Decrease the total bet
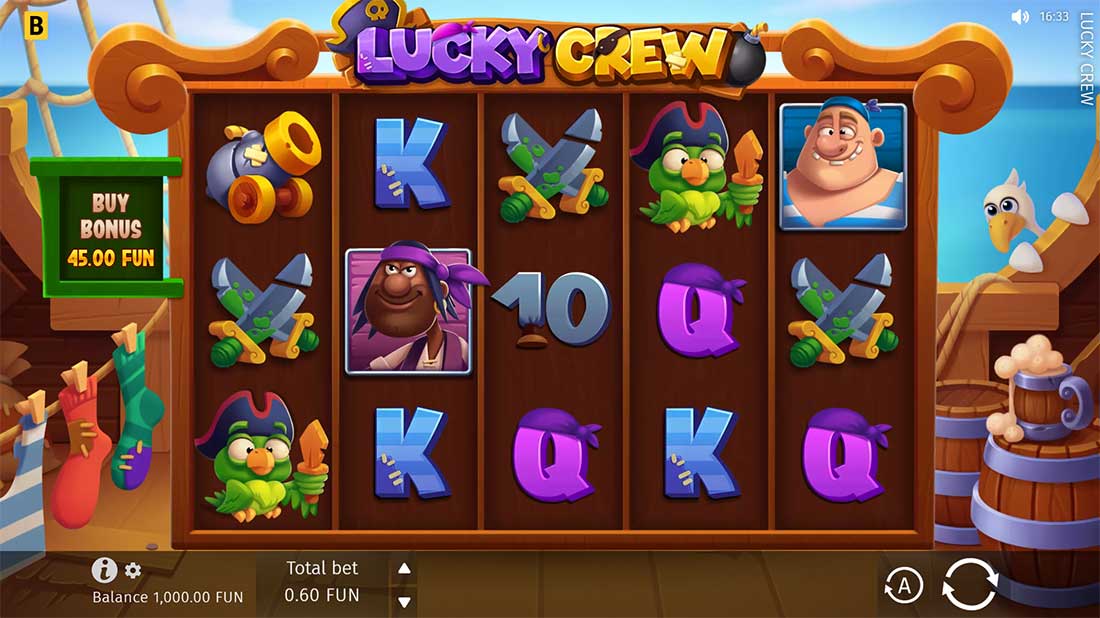The width and height of the screenshot is (1100, 618). click(x=404, y=601)
